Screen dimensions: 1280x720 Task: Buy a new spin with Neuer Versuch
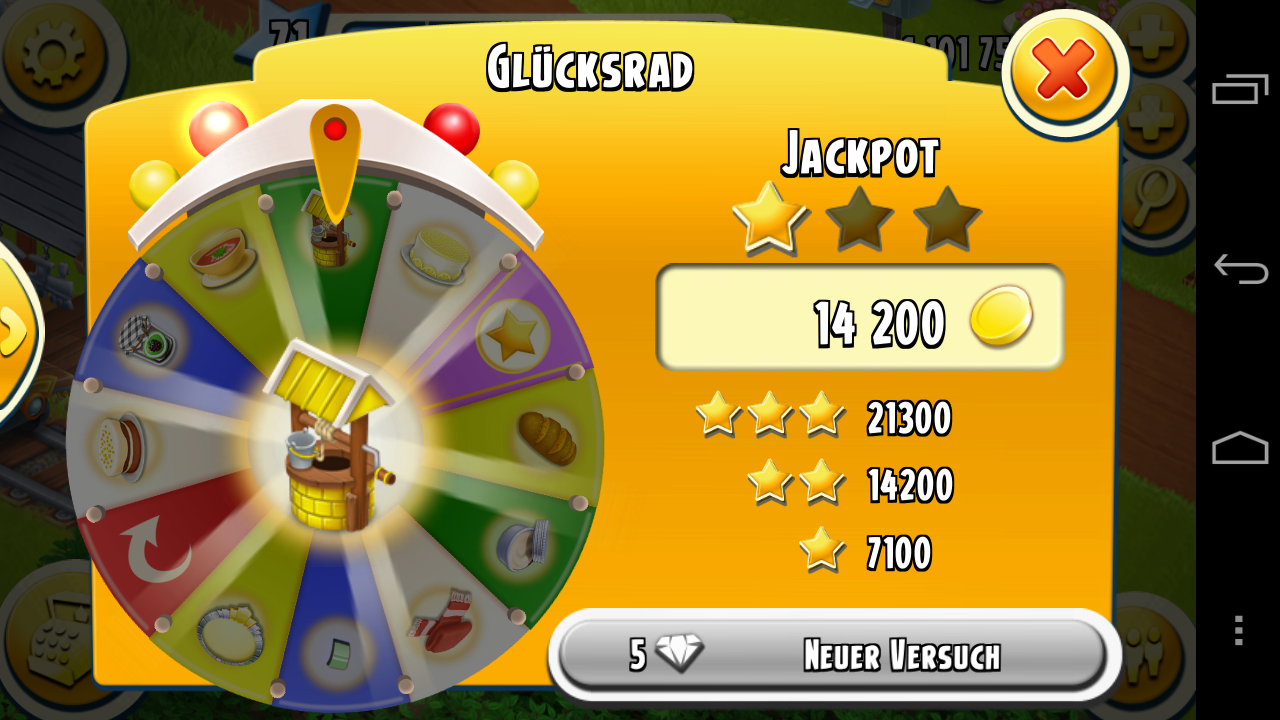coord(832,655)
